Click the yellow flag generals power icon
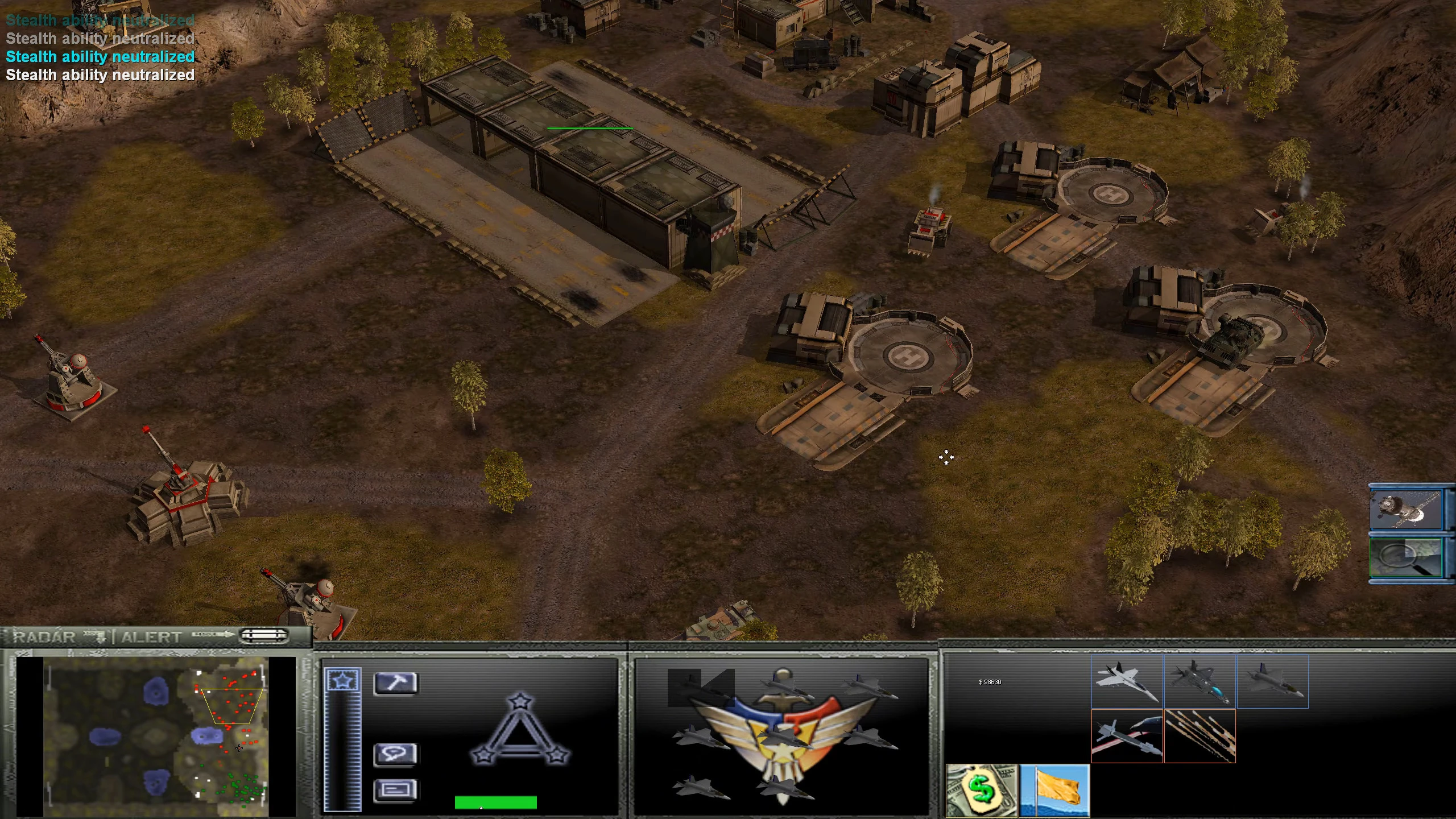1456x819 pixels. point(1055,791)
